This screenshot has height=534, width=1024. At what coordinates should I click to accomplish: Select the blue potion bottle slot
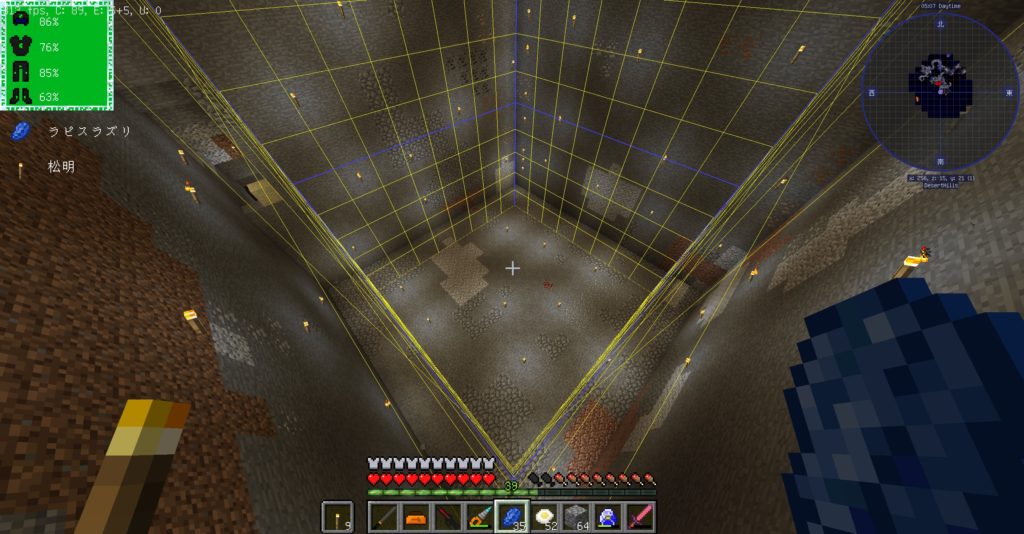coord(608,517)
